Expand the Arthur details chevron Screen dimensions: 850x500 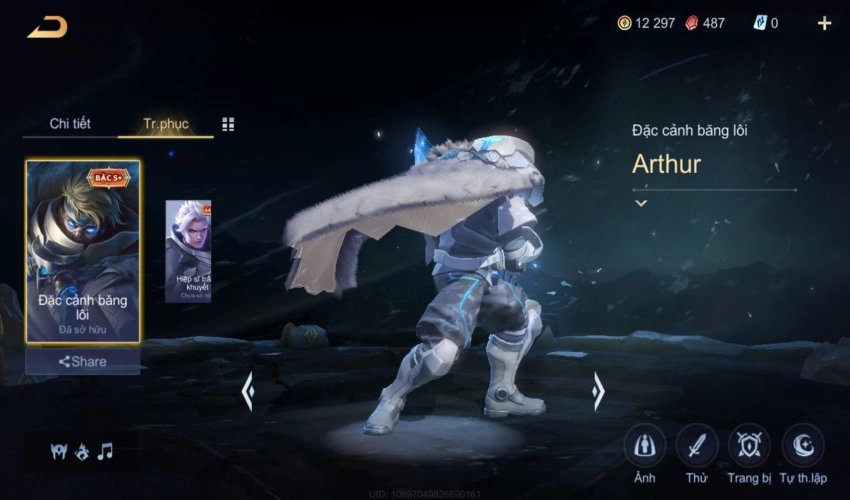click(x=641, y=203)
